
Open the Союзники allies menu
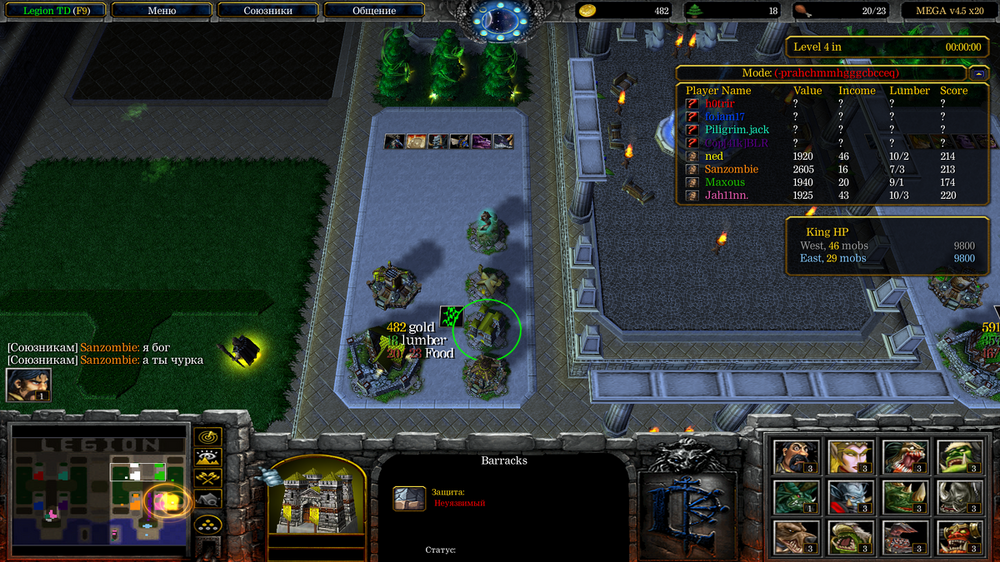point(268,11)
